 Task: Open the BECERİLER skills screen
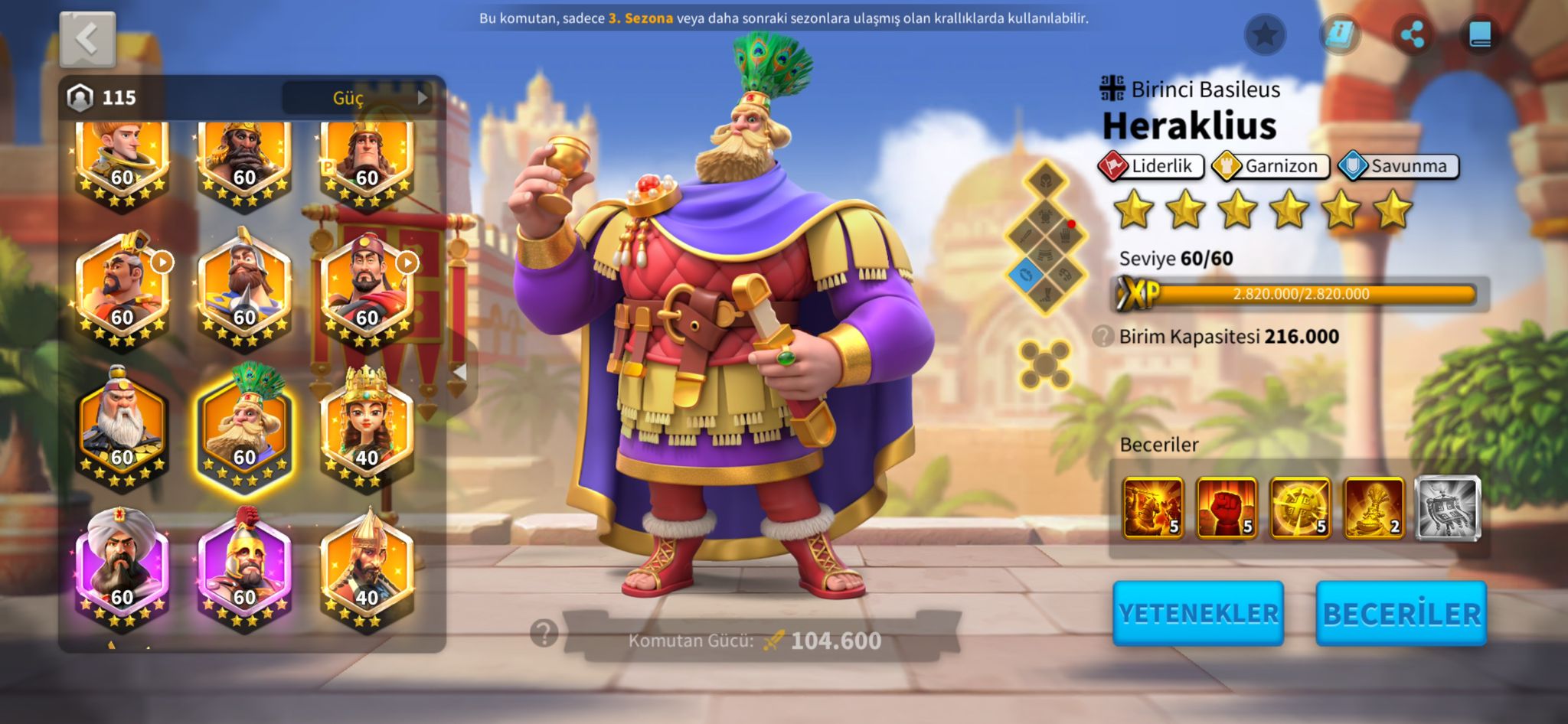(1401, 613)
